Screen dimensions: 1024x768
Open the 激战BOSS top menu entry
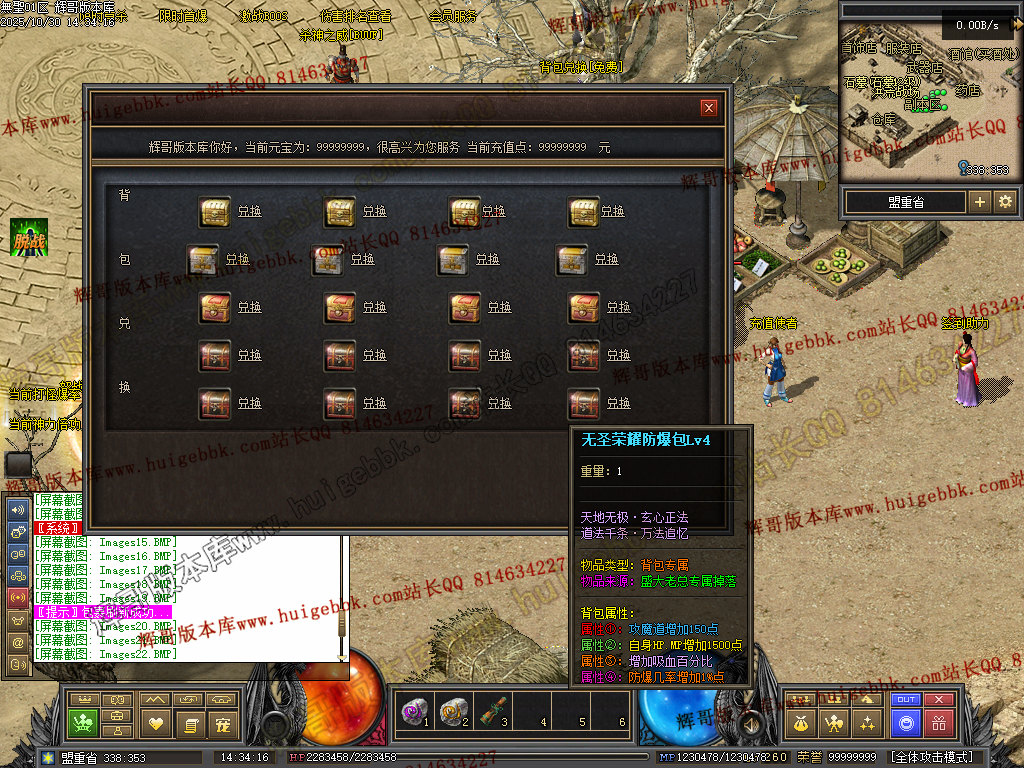click(263, 16)
